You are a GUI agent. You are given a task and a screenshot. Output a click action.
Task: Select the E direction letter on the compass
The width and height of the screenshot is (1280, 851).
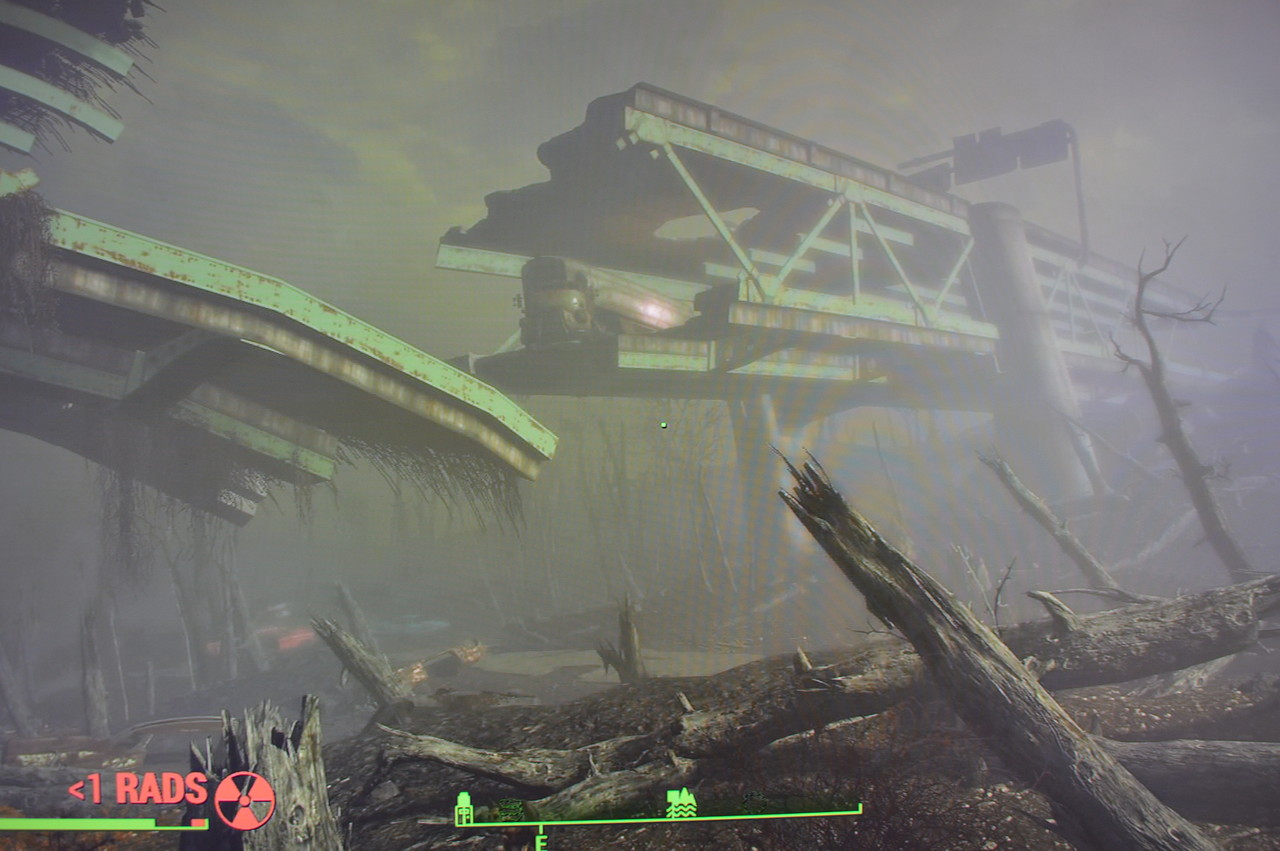[540, 843]
